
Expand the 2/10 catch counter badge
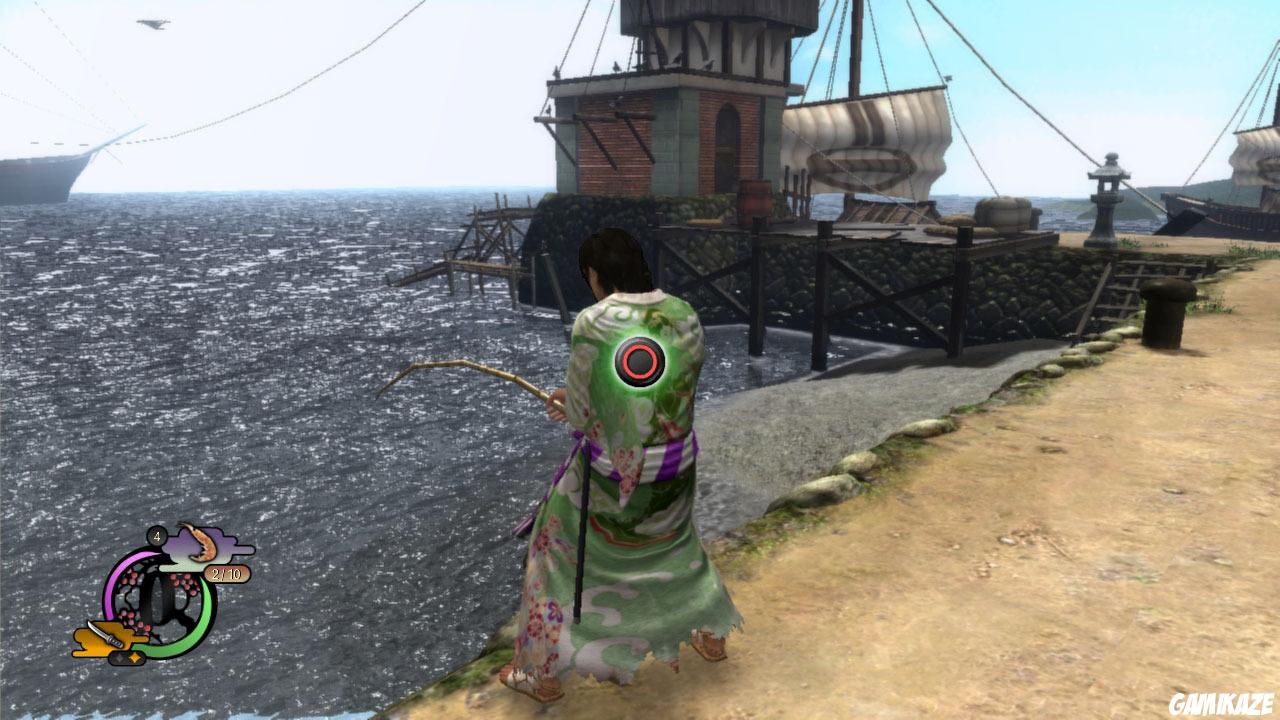pos(227,574)
